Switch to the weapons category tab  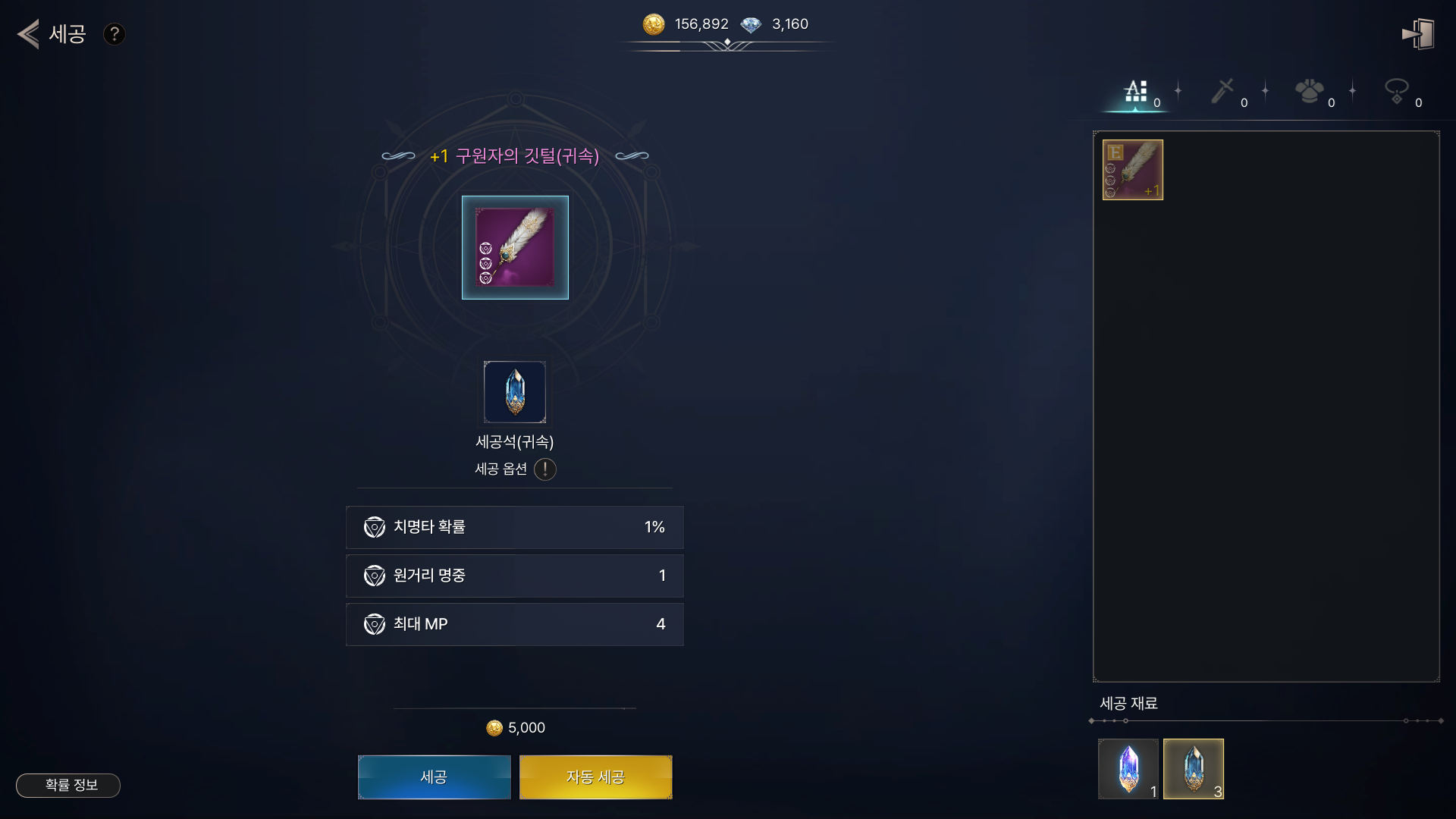(1222, 93)
